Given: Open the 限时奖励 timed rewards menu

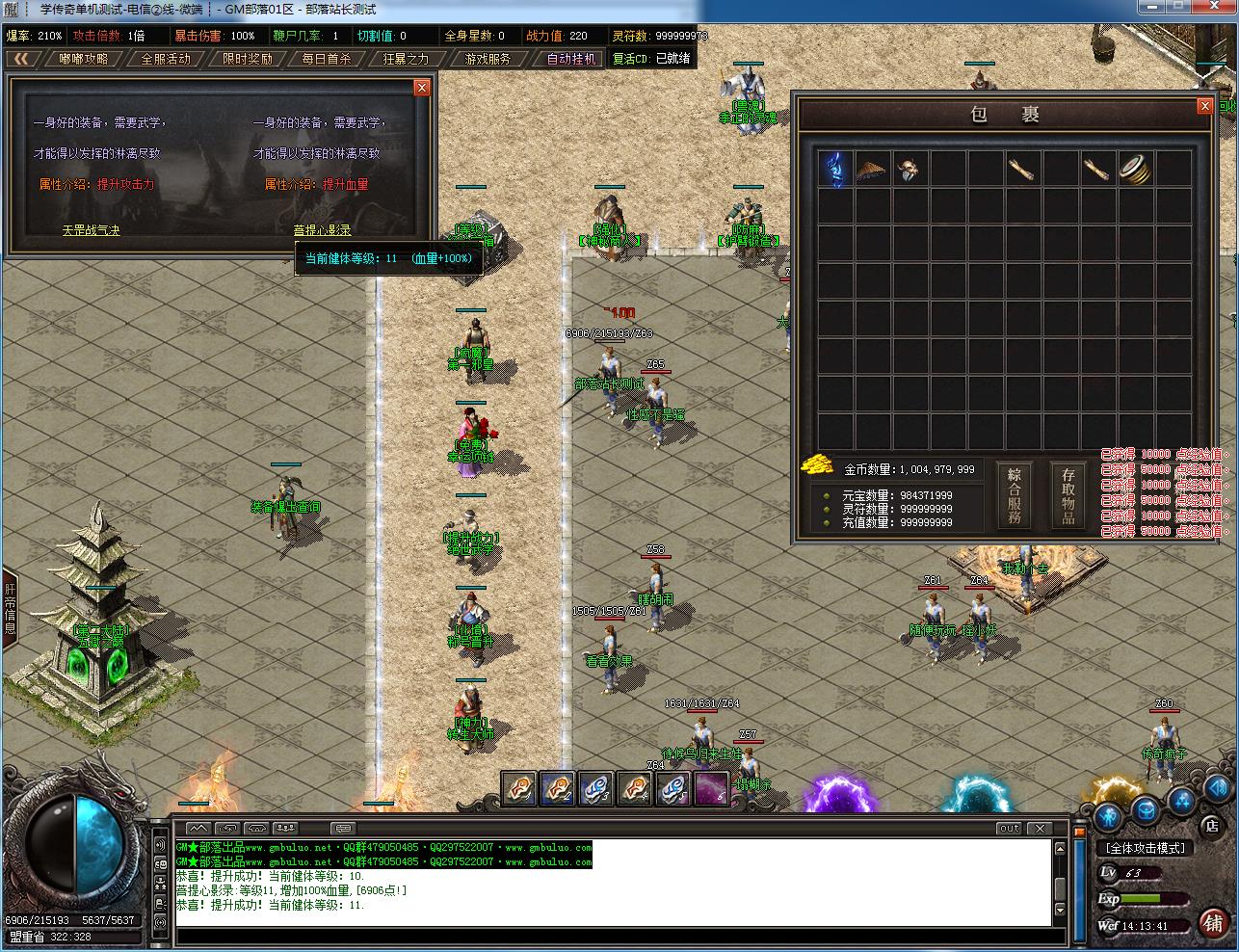Looking at the screenshot, I should coord(248,59).
